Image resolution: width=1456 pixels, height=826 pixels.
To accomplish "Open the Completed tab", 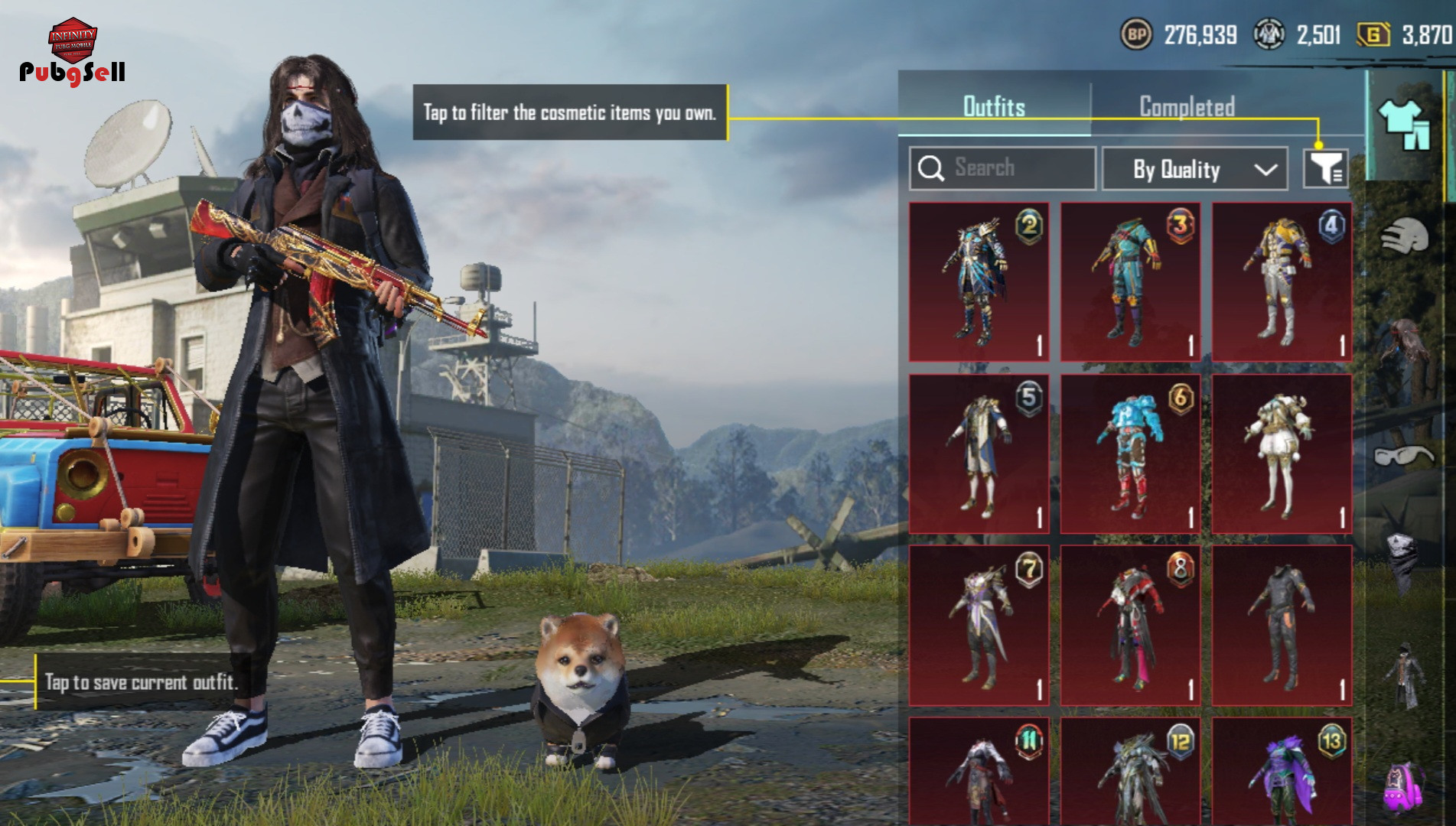I will (x=1187, y=106).
